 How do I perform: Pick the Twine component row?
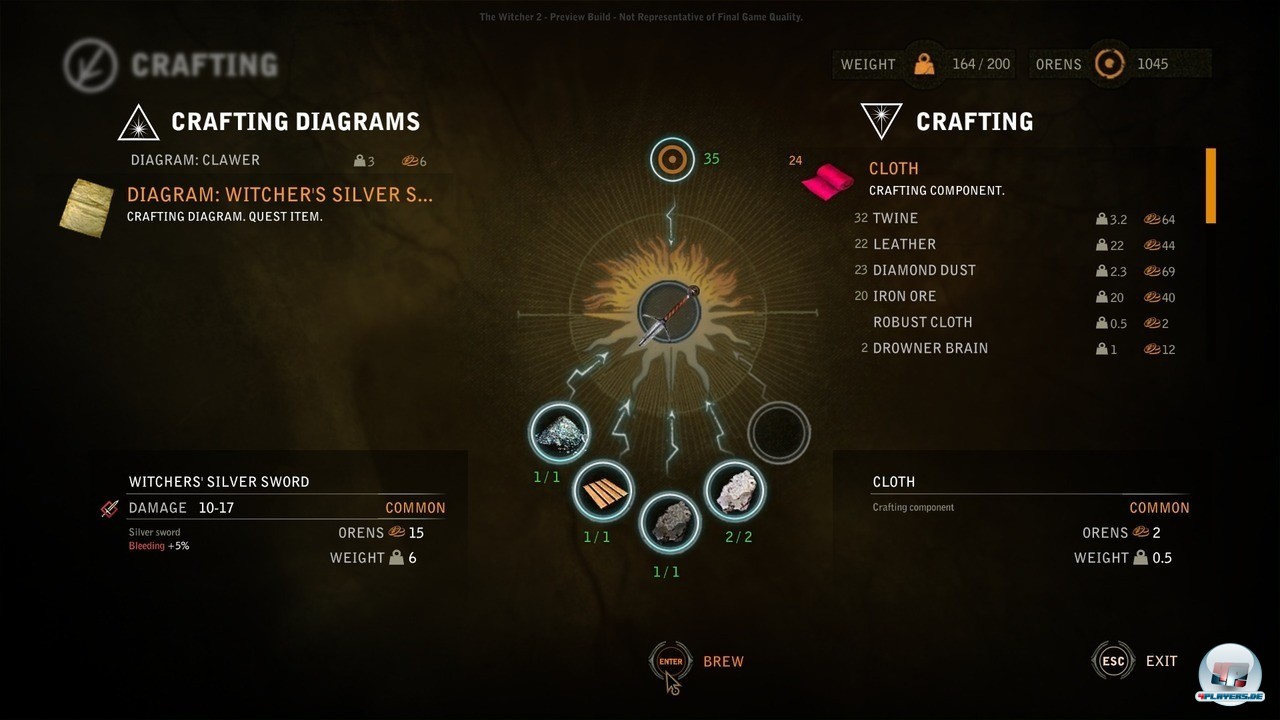pyautogui.click(x=895, y=218)
